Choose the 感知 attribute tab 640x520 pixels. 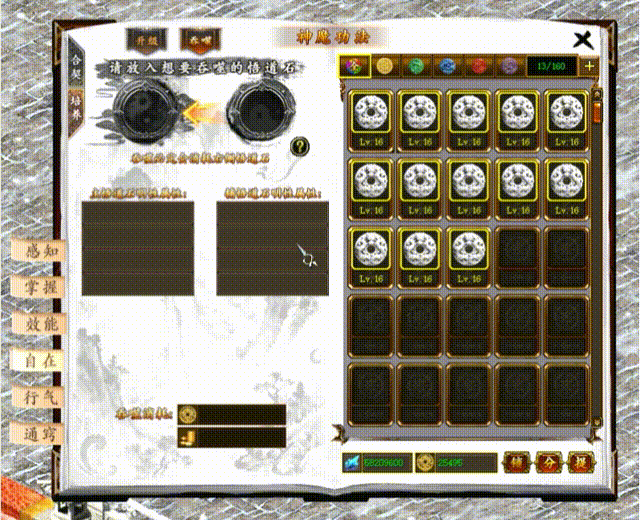coord(41,249)
